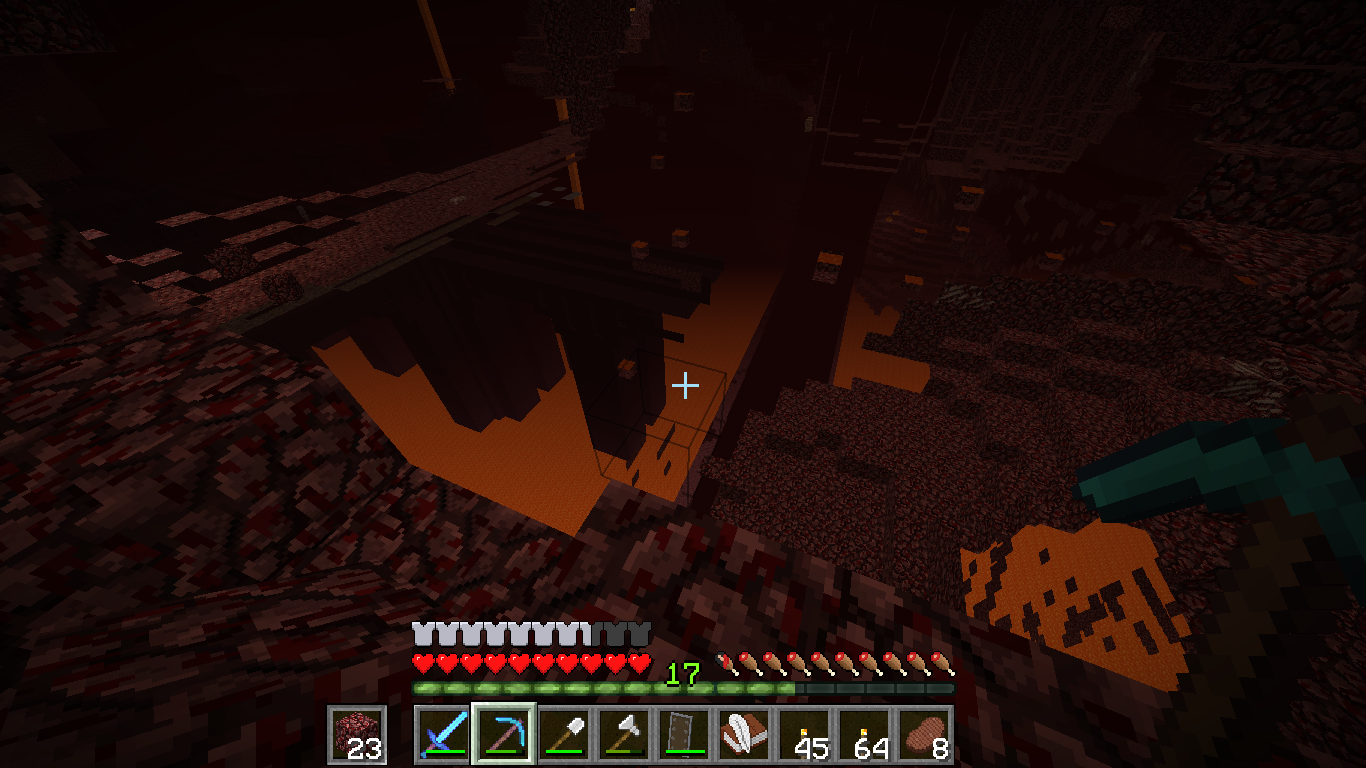Switch to the iron shovel slot

(x=564, y=735)
